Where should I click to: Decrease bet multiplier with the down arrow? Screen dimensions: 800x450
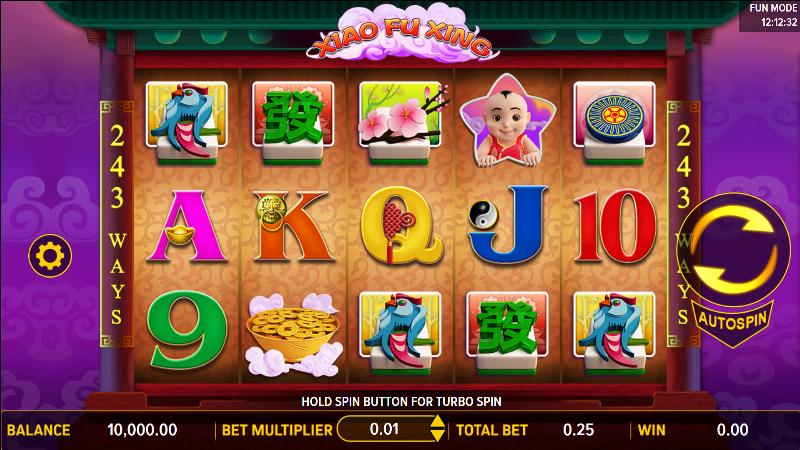click(x=437, y=436)
